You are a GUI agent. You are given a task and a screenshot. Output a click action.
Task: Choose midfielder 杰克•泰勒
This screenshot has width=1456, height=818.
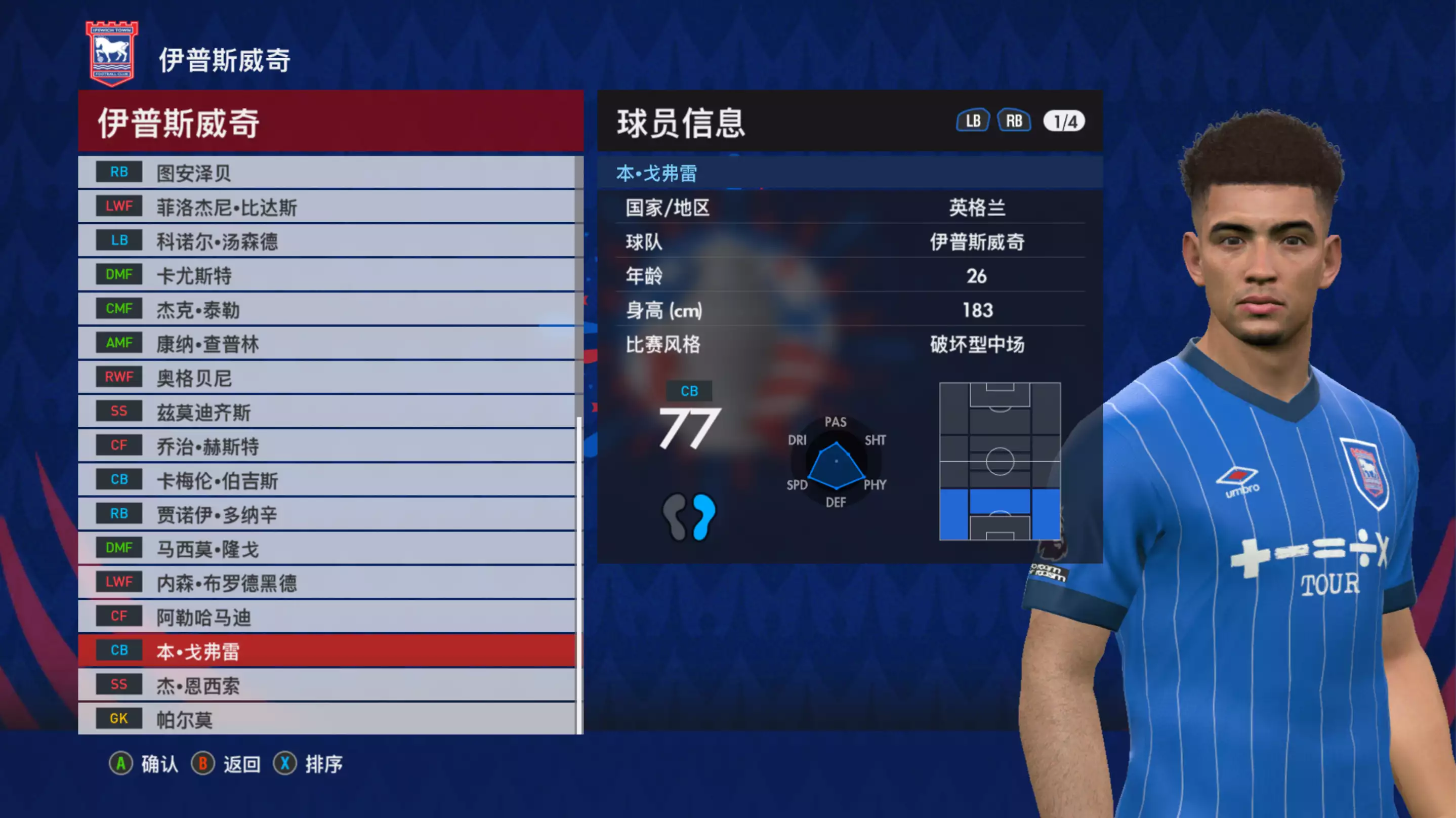[x=327, y=309]
